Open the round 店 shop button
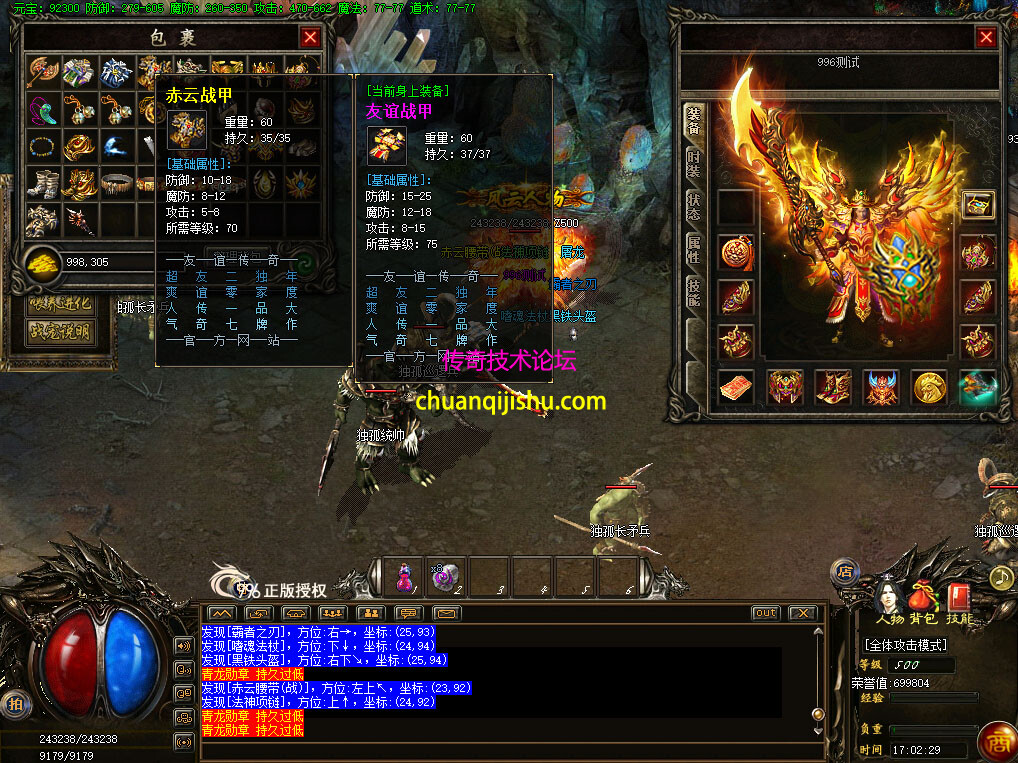1018x763 pixels. [843, 572]
